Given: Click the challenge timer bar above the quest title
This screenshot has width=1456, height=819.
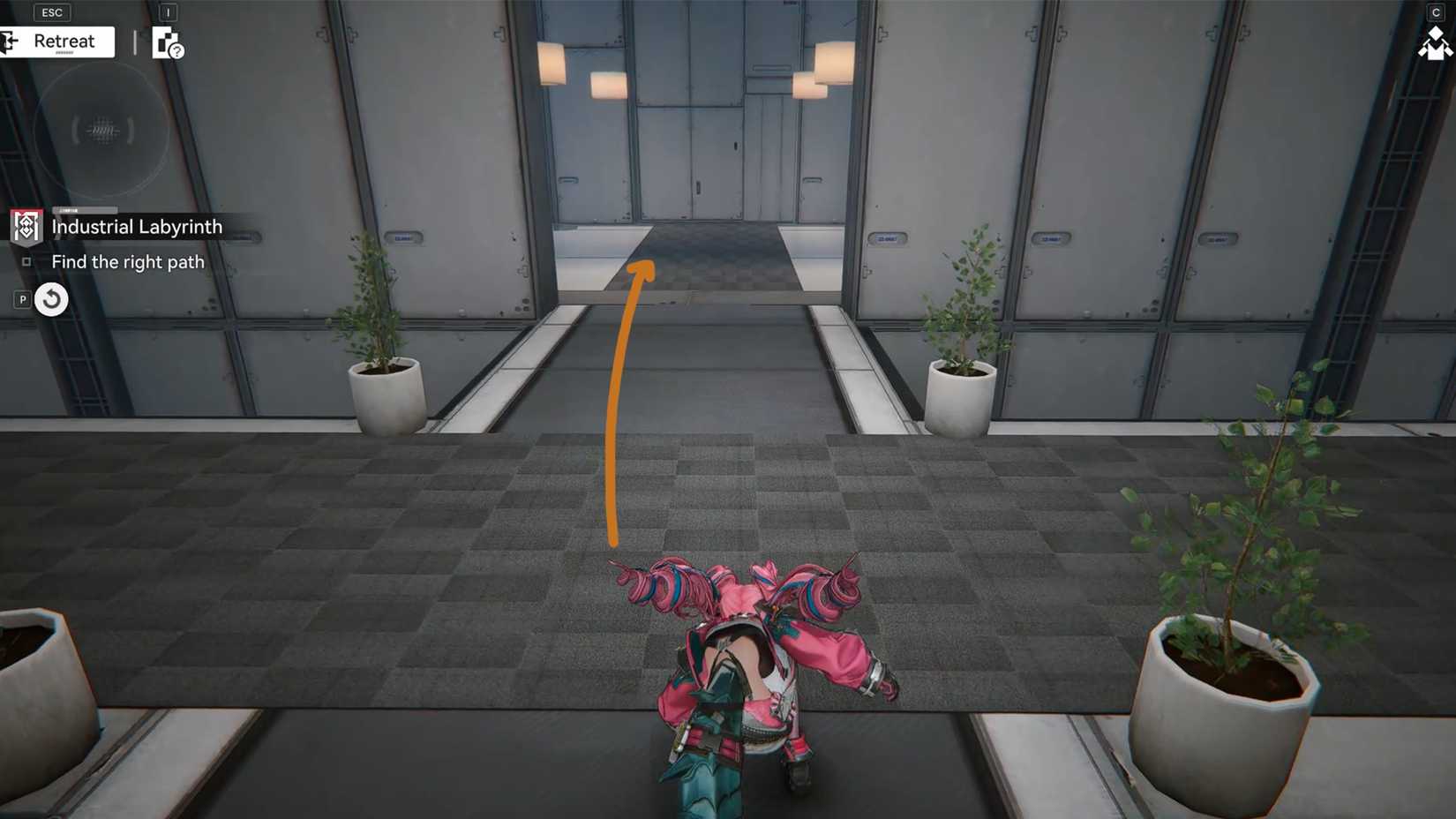Looking at the screenshot, I should (86, 210).
